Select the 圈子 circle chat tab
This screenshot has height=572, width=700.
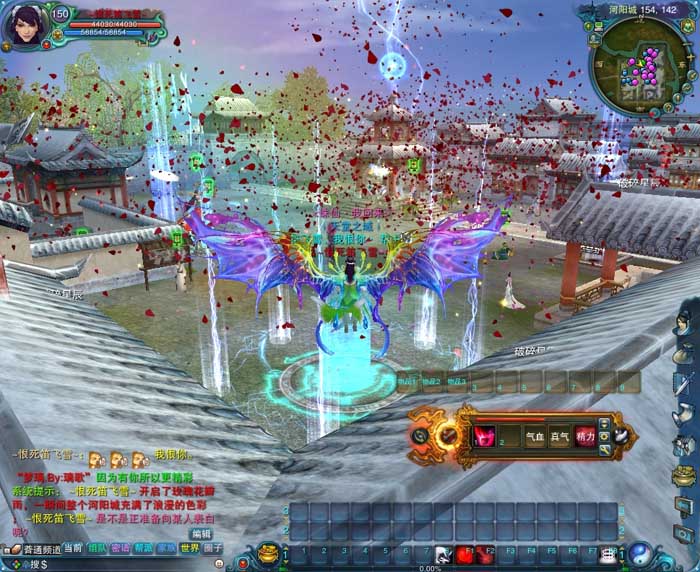click(x=213, y=548)
